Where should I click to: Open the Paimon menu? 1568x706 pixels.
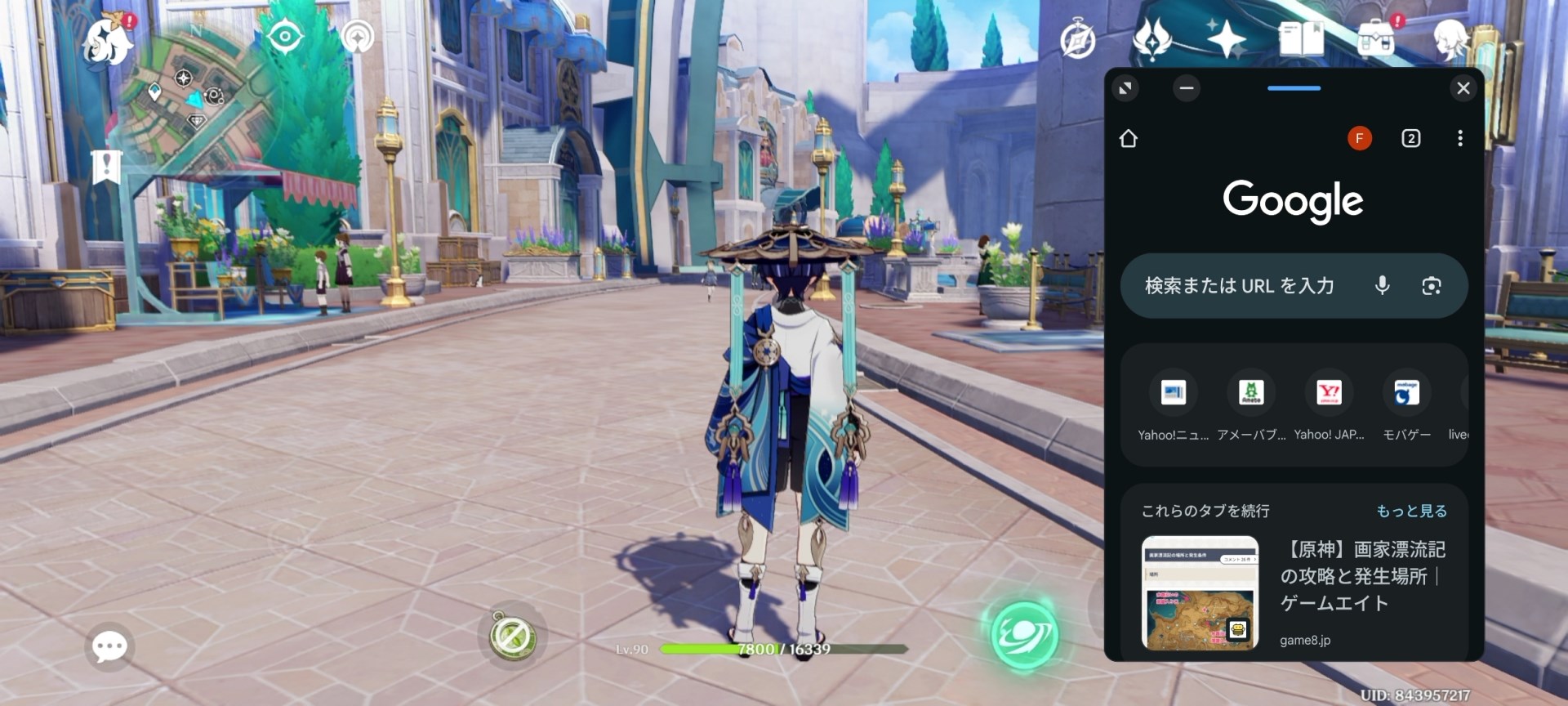(106, 39)
